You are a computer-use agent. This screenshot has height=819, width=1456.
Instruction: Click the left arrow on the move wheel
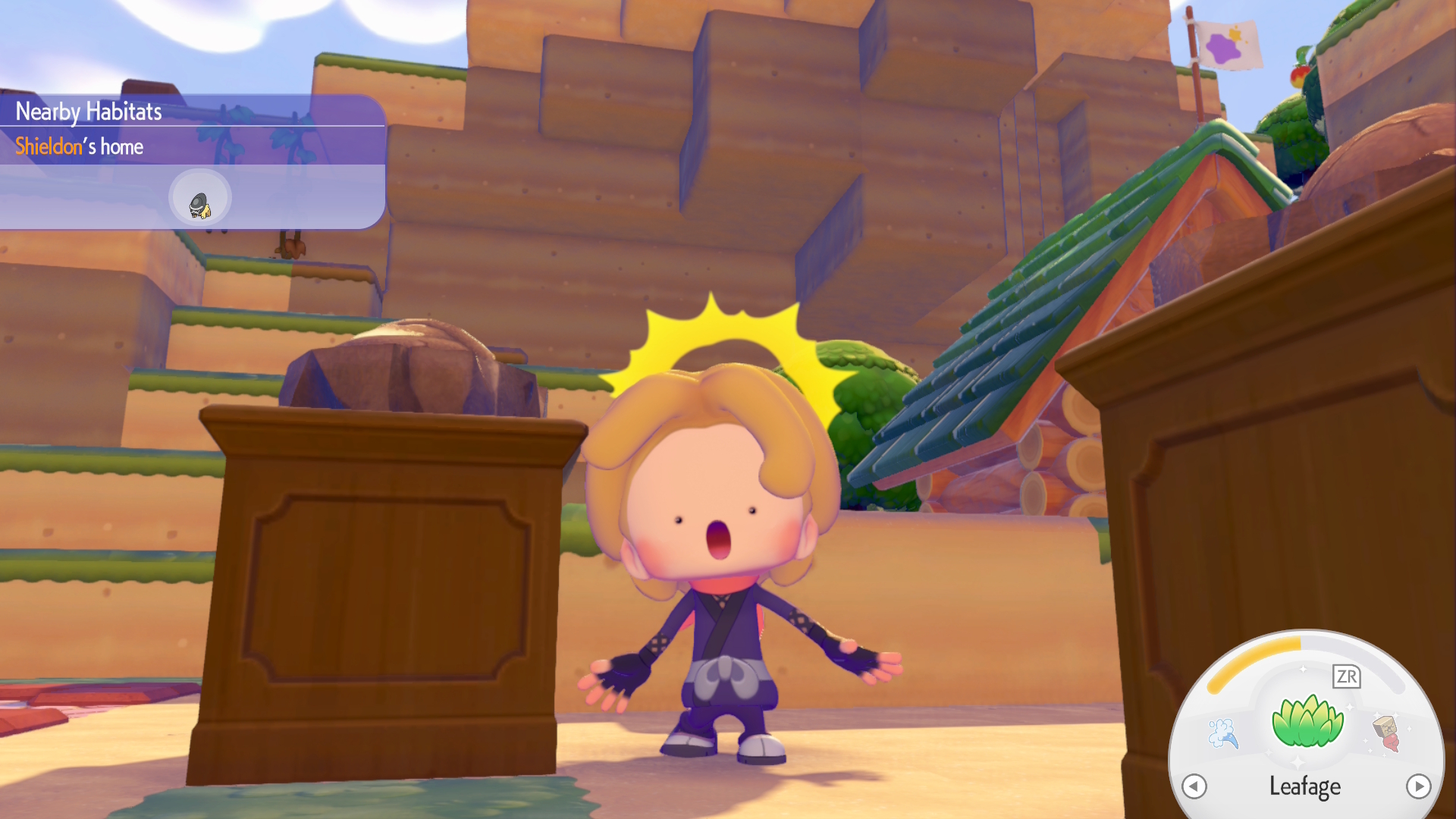click(x=1194, y=786)
